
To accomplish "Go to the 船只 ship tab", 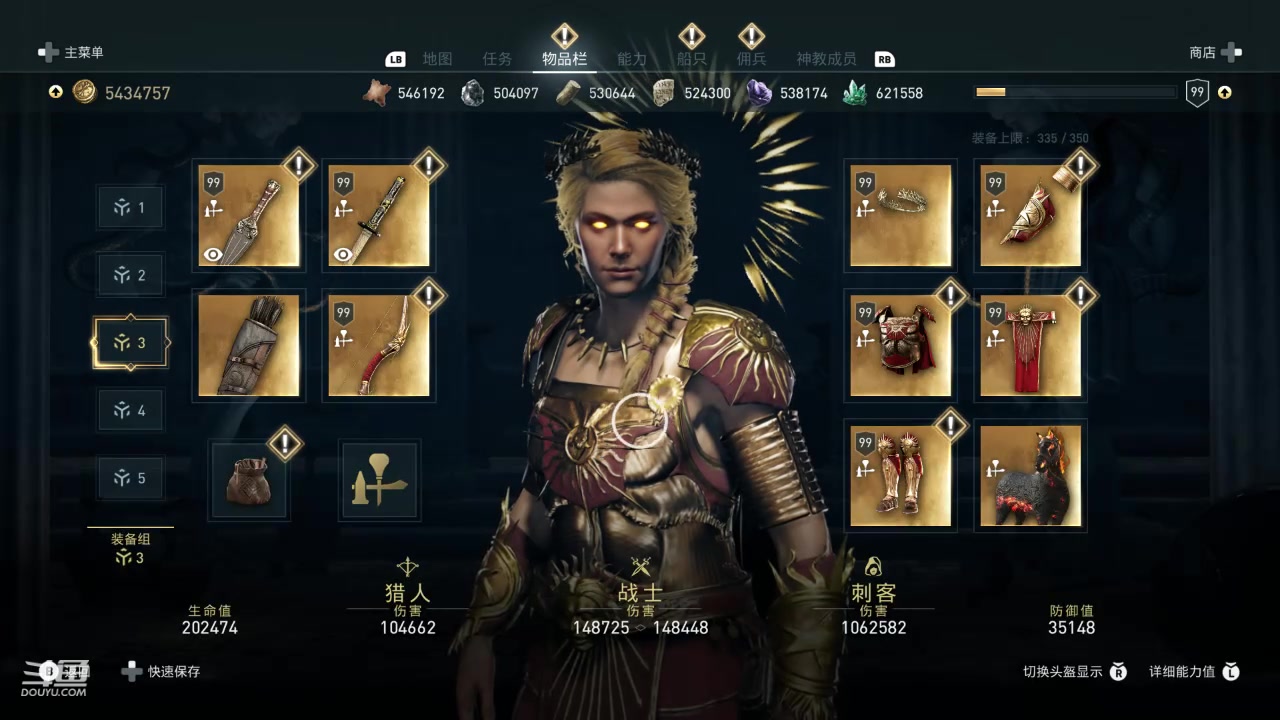I will click(691, 59).
